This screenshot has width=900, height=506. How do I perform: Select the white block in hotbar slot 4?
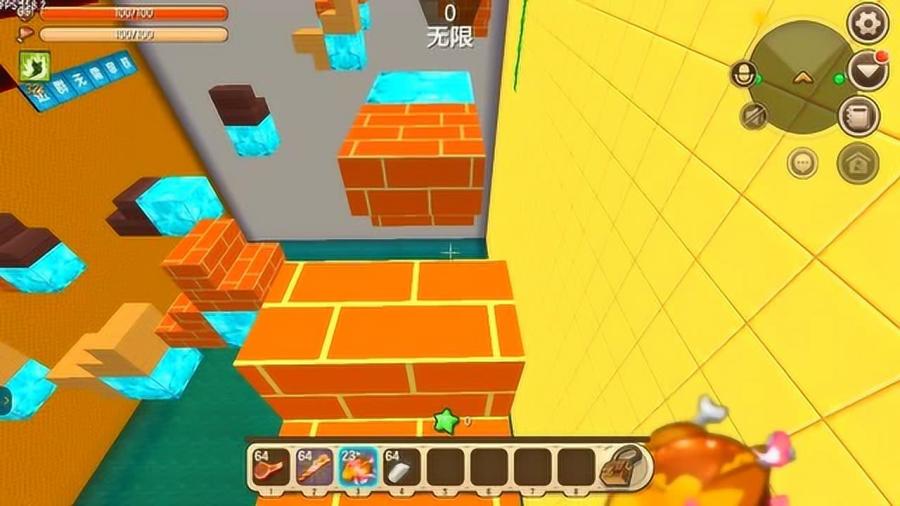pos(401,467)
